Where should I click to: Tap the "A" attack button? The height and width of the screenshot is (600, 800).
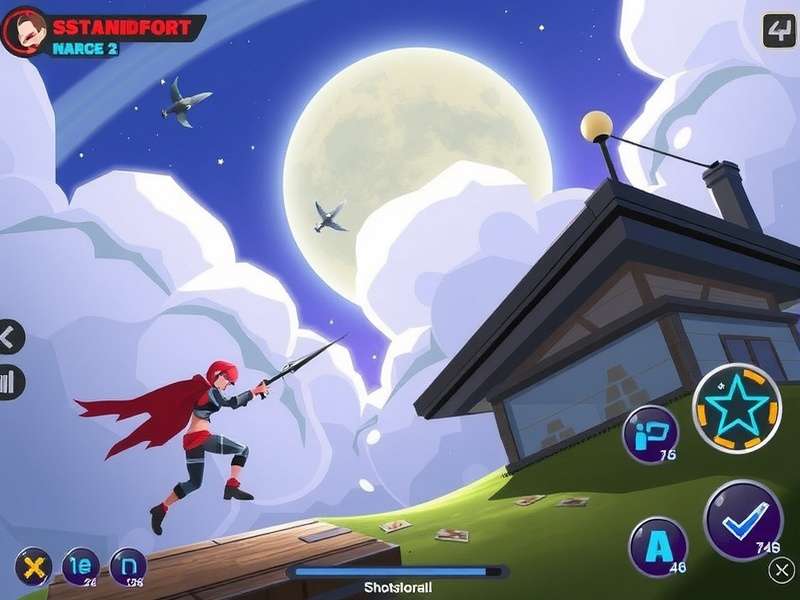658,547
